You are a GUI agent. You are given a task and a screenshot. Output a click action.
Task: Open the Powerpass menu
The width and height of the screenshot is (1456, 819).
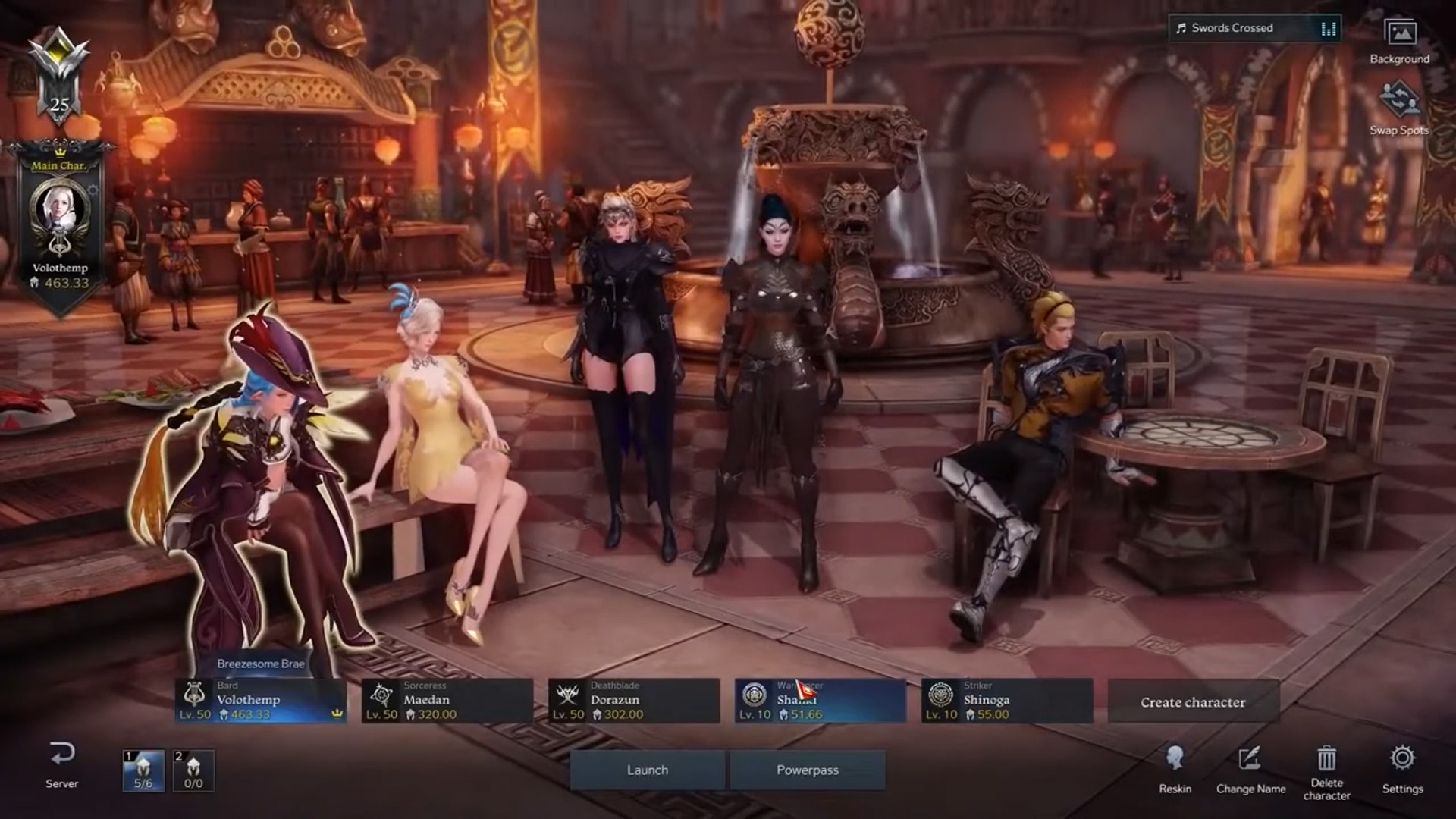coord(807,770)
